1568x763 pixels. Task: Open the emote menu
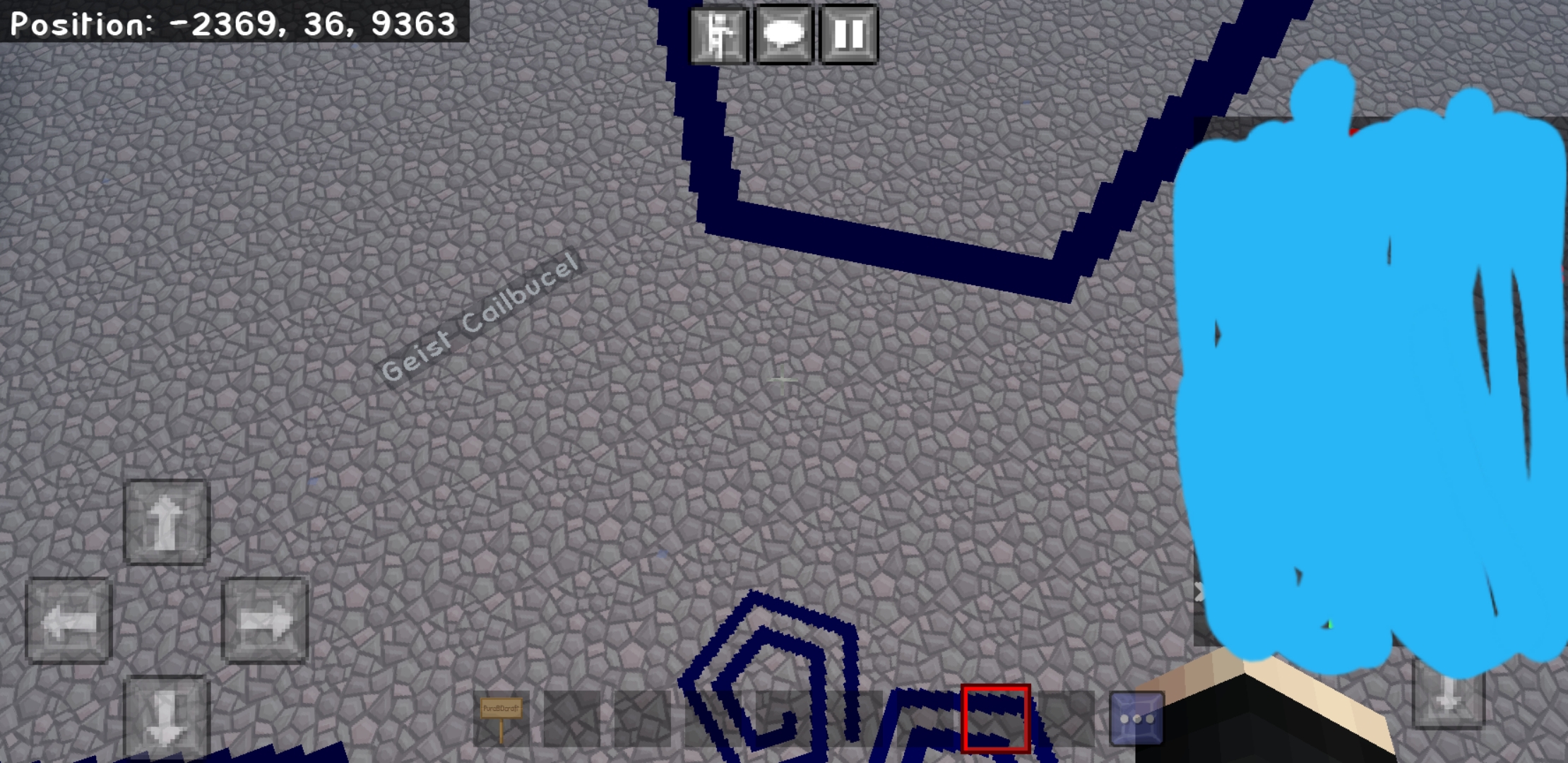(x=715, y=32)
